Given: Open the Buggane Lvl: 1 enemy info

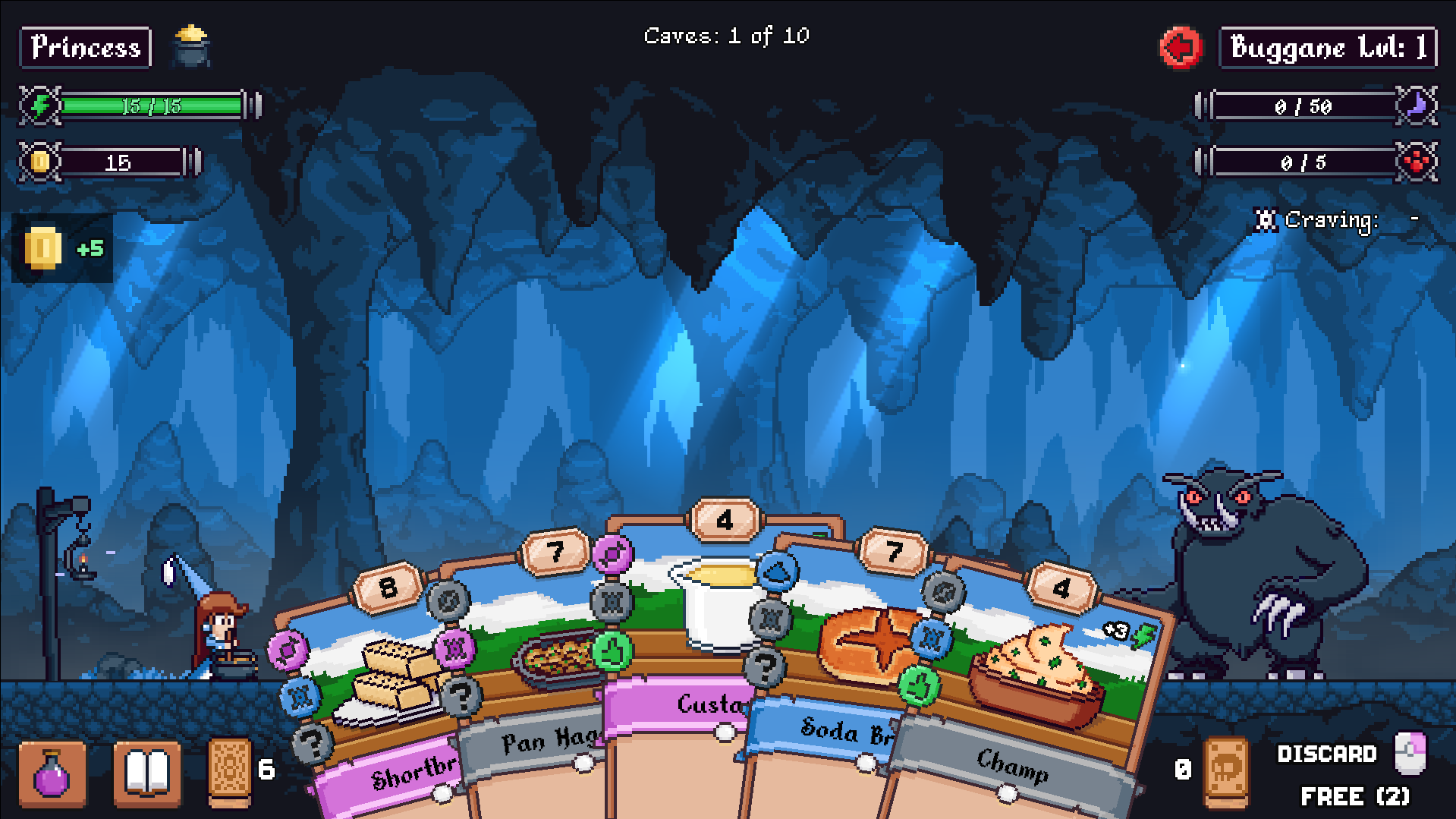Looking at the screenshot, I should coord(1328,48).
